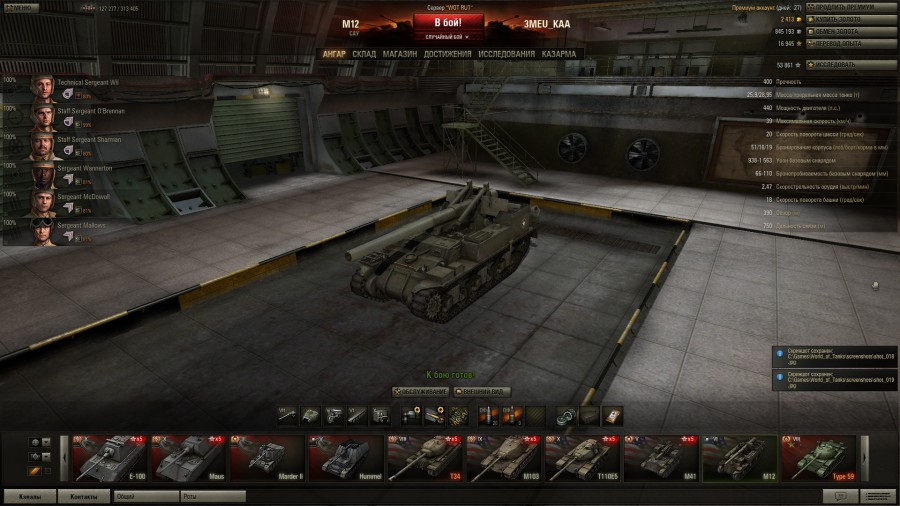Open the Склад tab
This screenshot has width=900, height=506.
(x=364, y=53)
